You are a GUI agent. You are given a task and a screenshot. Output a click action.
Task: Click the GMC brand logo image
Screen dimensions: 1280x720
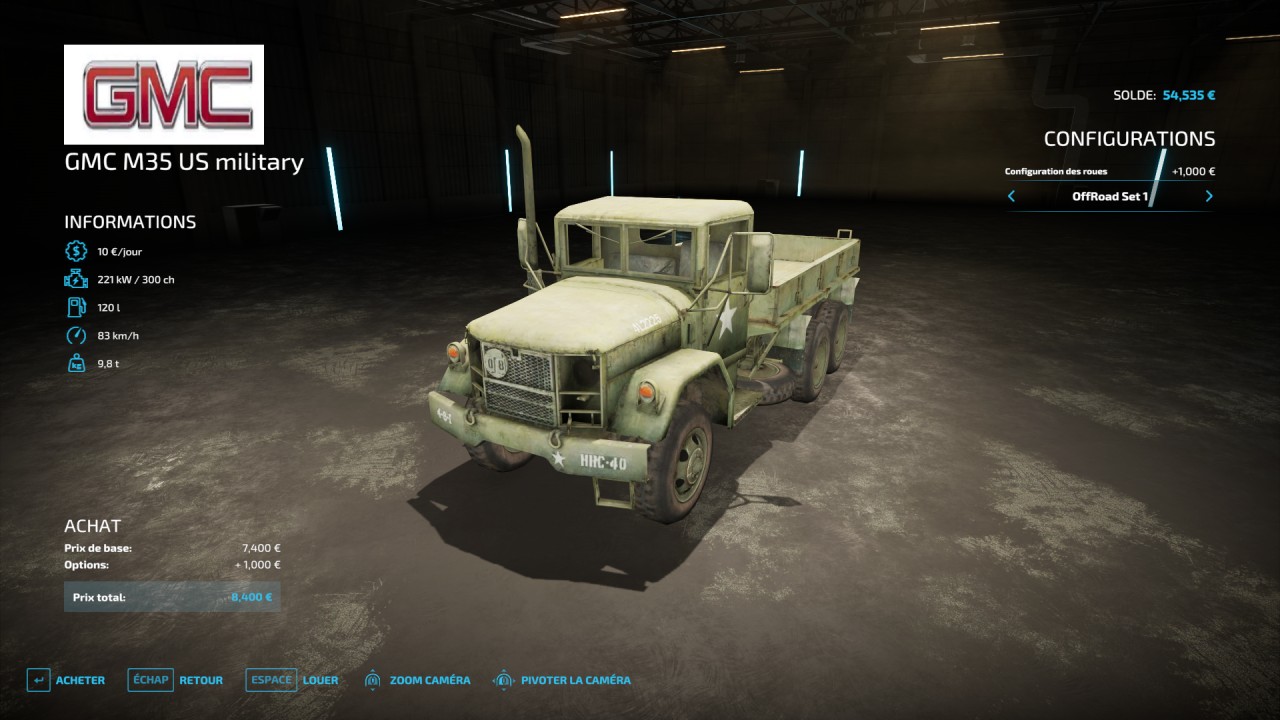(x=164, y=94)
